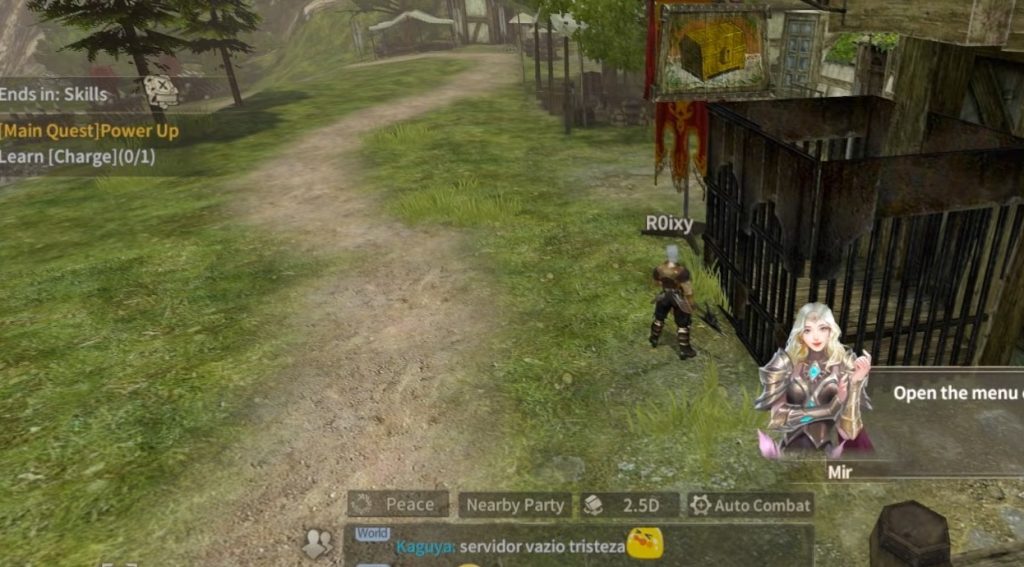
Task: Open the Power Up main quest tracker
Action: pos(90,130)
